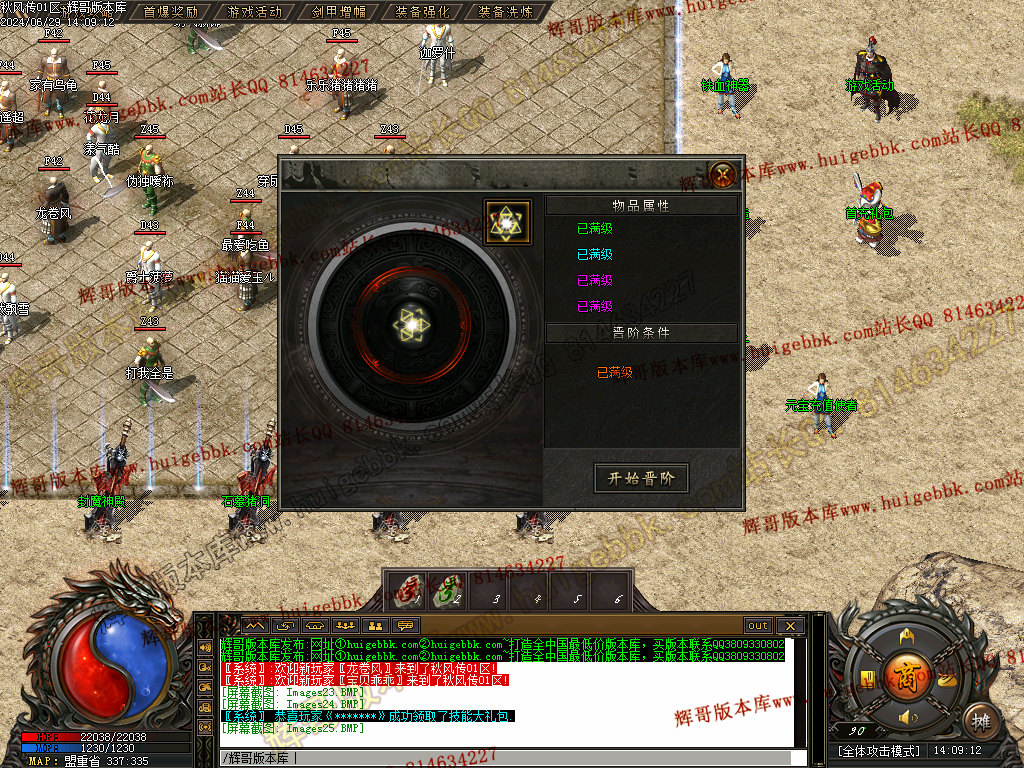Use the red item in hotbar slot 1
Viewport: 1024px width, 768px height.
coord(405,590)
